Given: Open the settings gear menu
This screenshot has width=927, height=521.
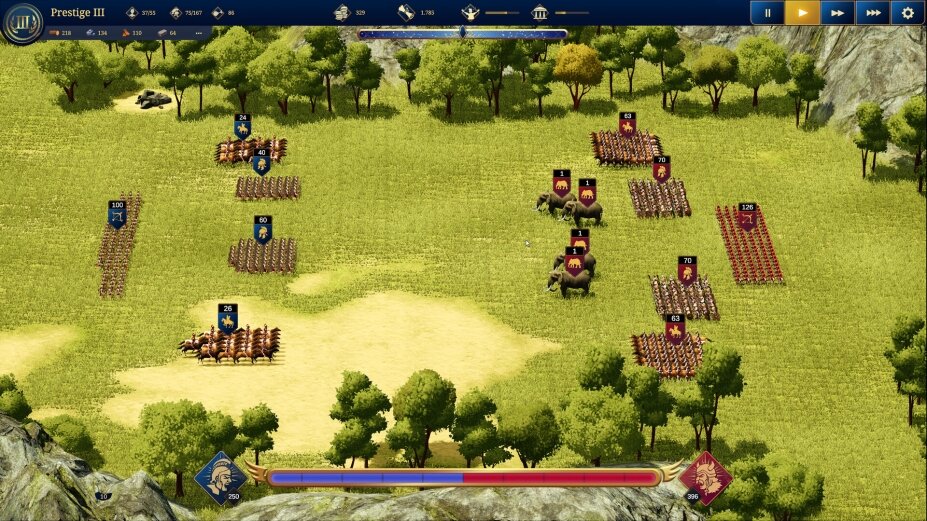Looking at the screenshot, I should pyautogui.click(x=908, y=13).
